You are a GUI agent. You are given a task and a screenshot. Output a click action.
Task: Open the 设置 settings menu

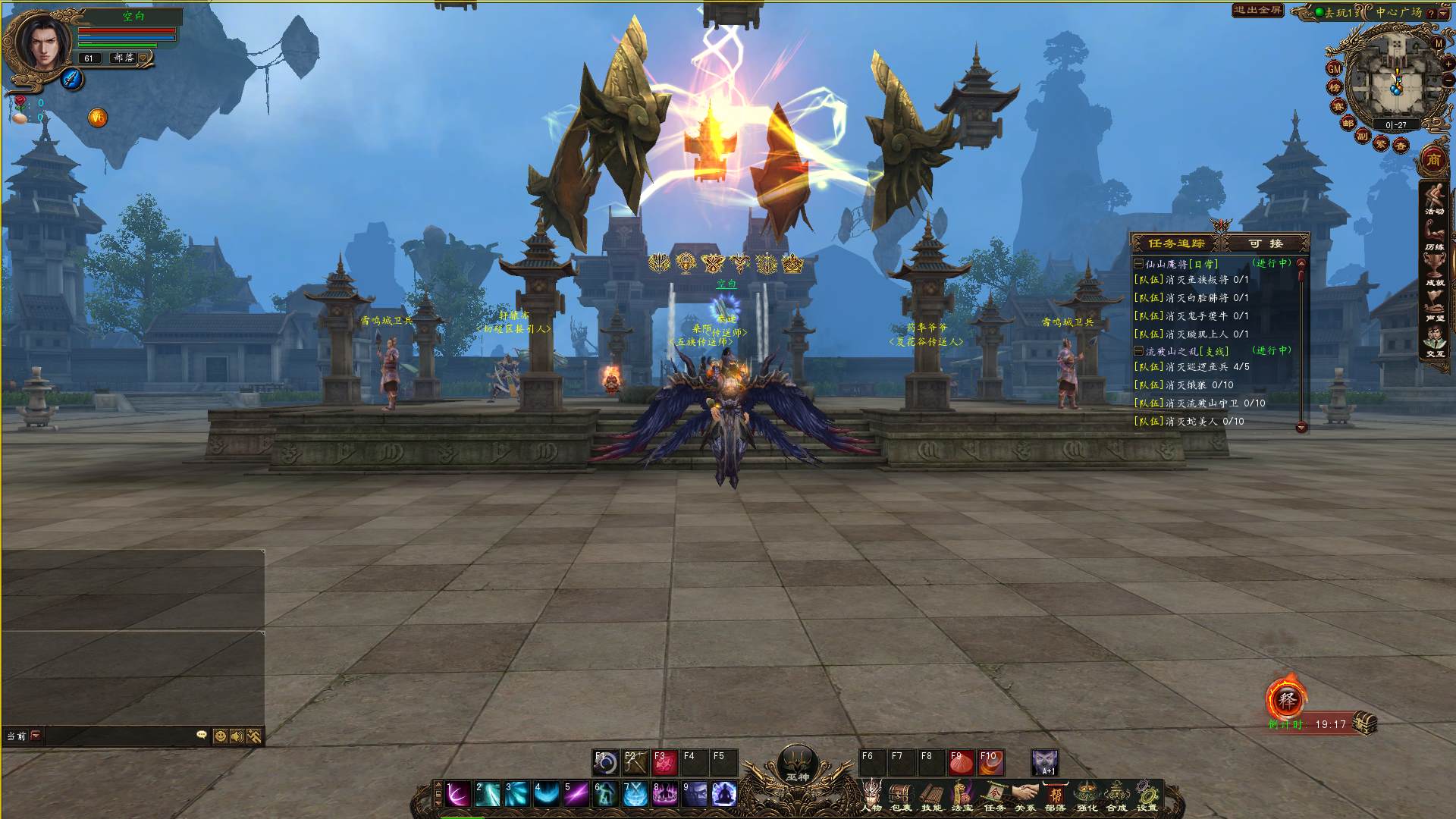1147,796
